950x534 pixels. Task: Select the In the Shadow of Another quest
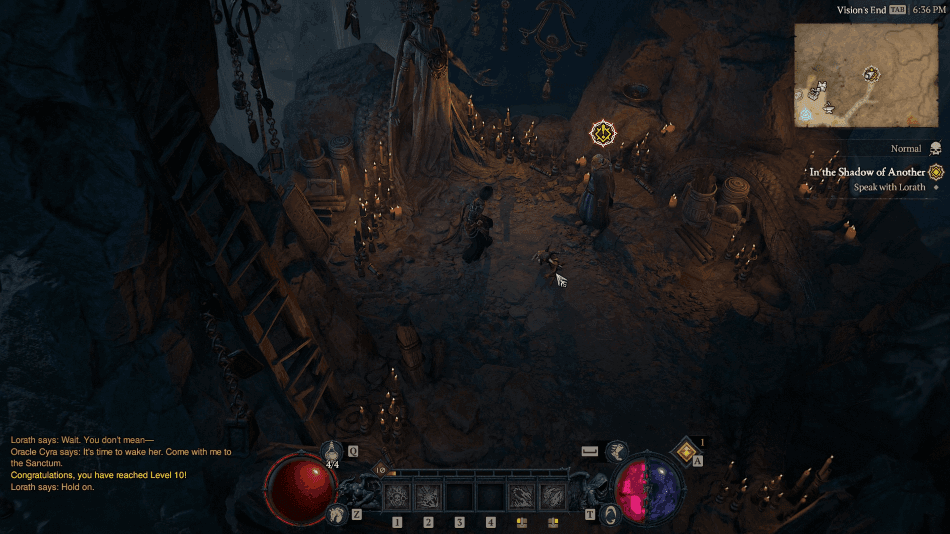(x=867, y=172)
